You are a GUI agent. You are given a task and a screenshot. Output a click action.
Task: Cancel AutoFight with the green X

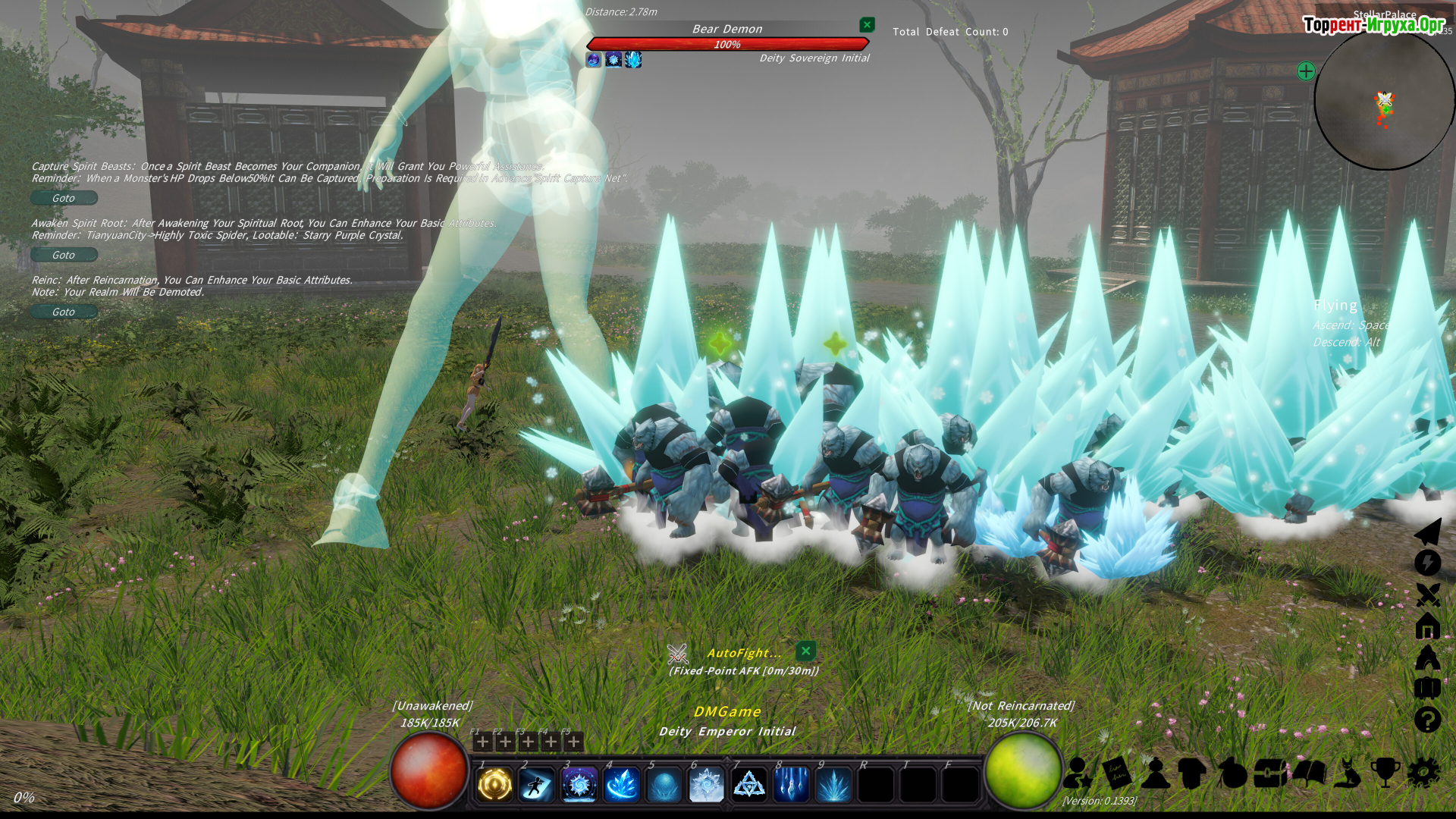[x=805, y=651]
